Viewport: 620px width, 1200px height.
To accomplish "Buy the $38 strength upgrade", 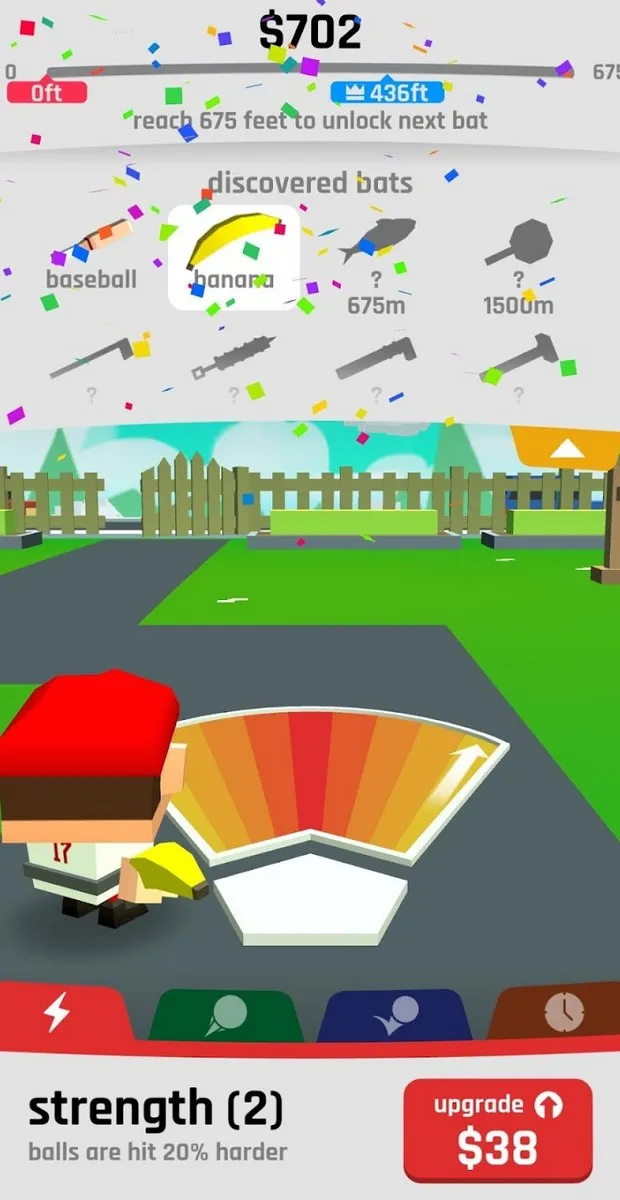I will pyautogui.click(x=497, y=1130).
